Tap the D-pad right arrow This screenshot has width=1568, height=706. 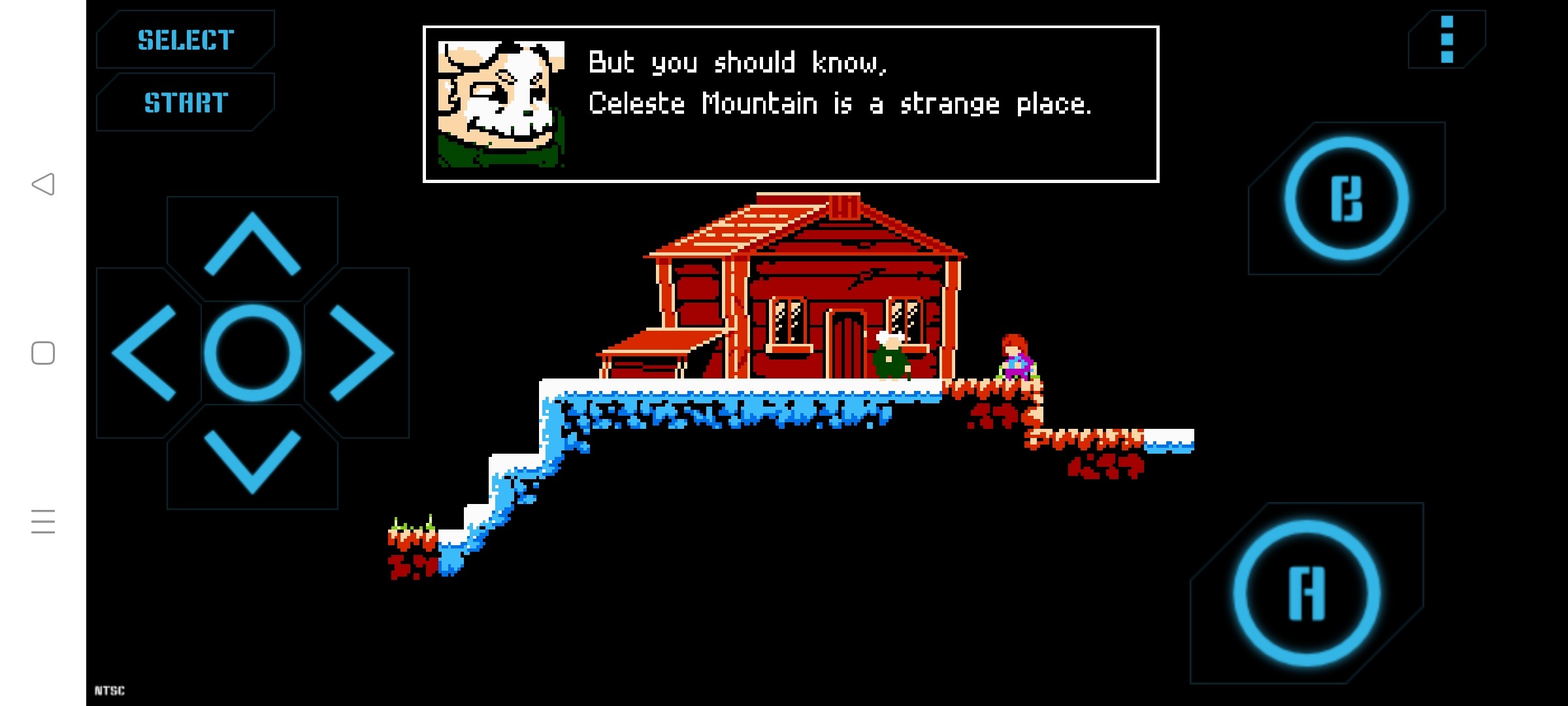[x=360, y=353]
